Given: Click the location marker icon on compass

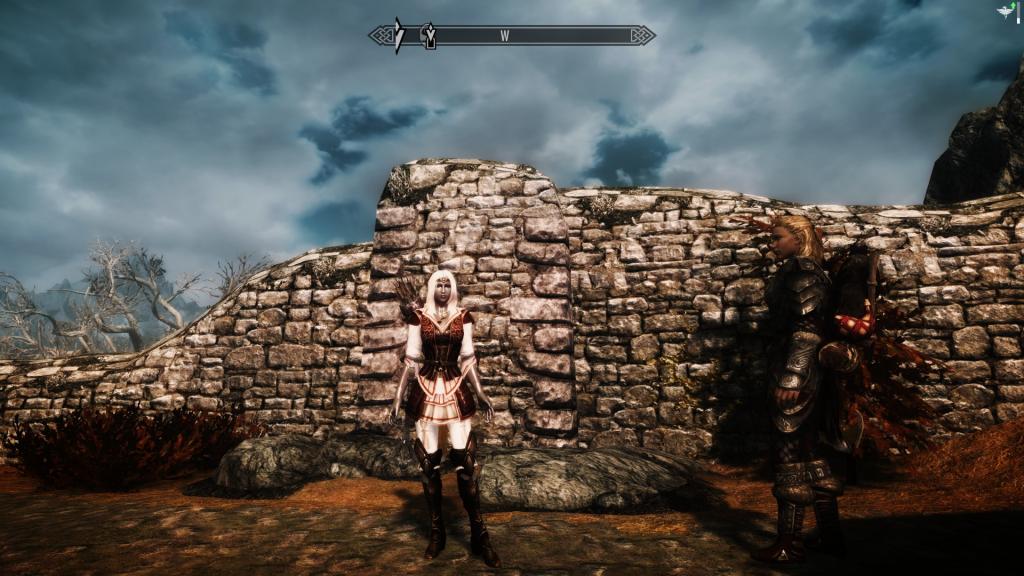Looking at the screenshot, I should click(429, 35).
